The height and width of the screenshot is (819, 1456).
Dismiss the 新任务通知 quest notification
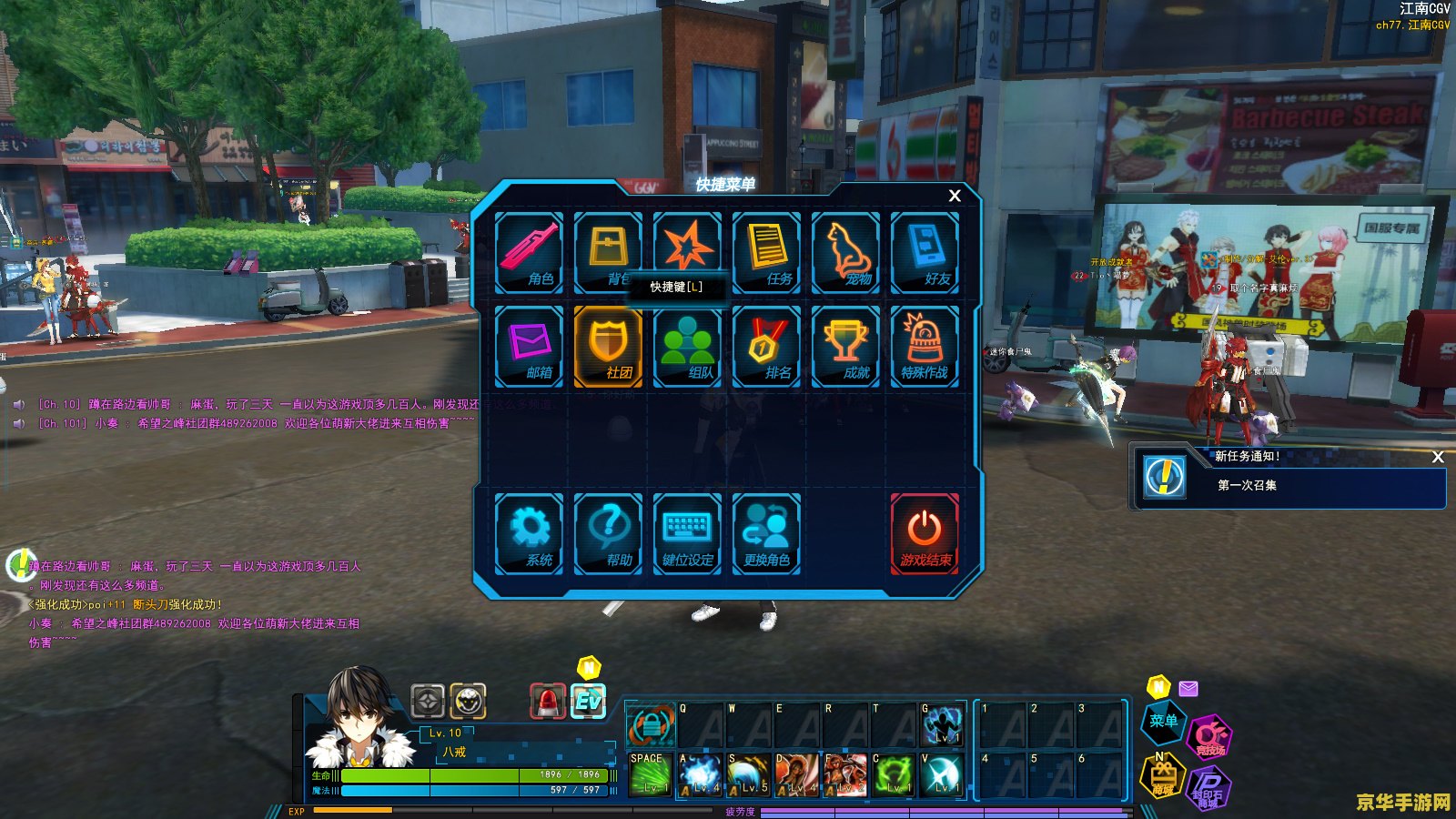1438,457
